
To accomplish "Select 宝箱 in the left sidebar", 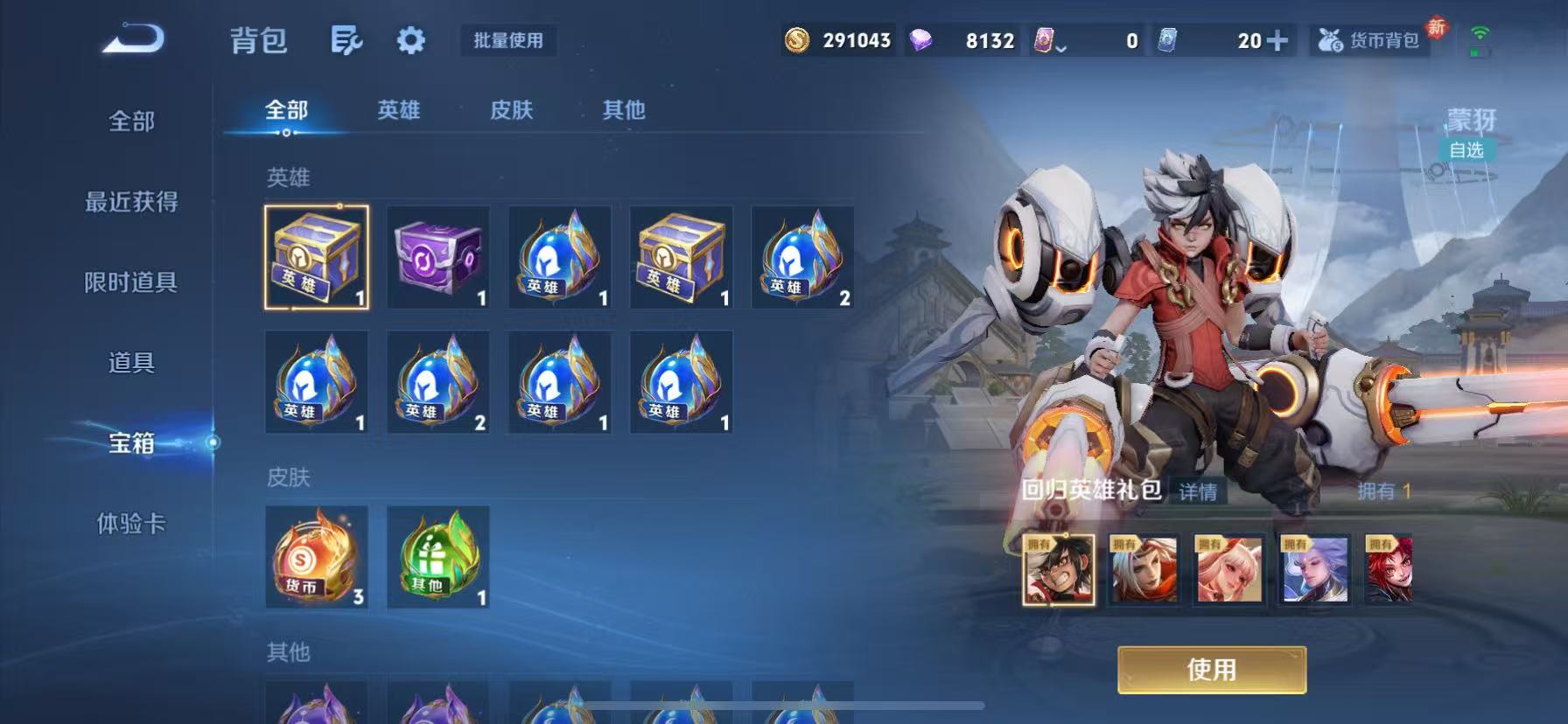I will (131, 444).
